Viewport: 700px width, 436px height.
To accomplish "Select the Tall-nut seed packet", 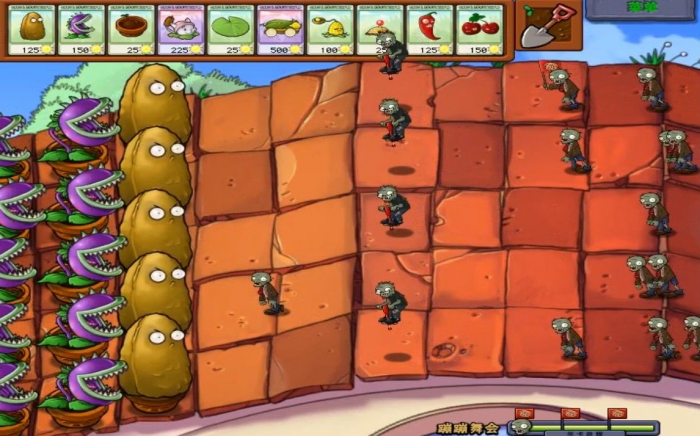I will tap(32, 29).
